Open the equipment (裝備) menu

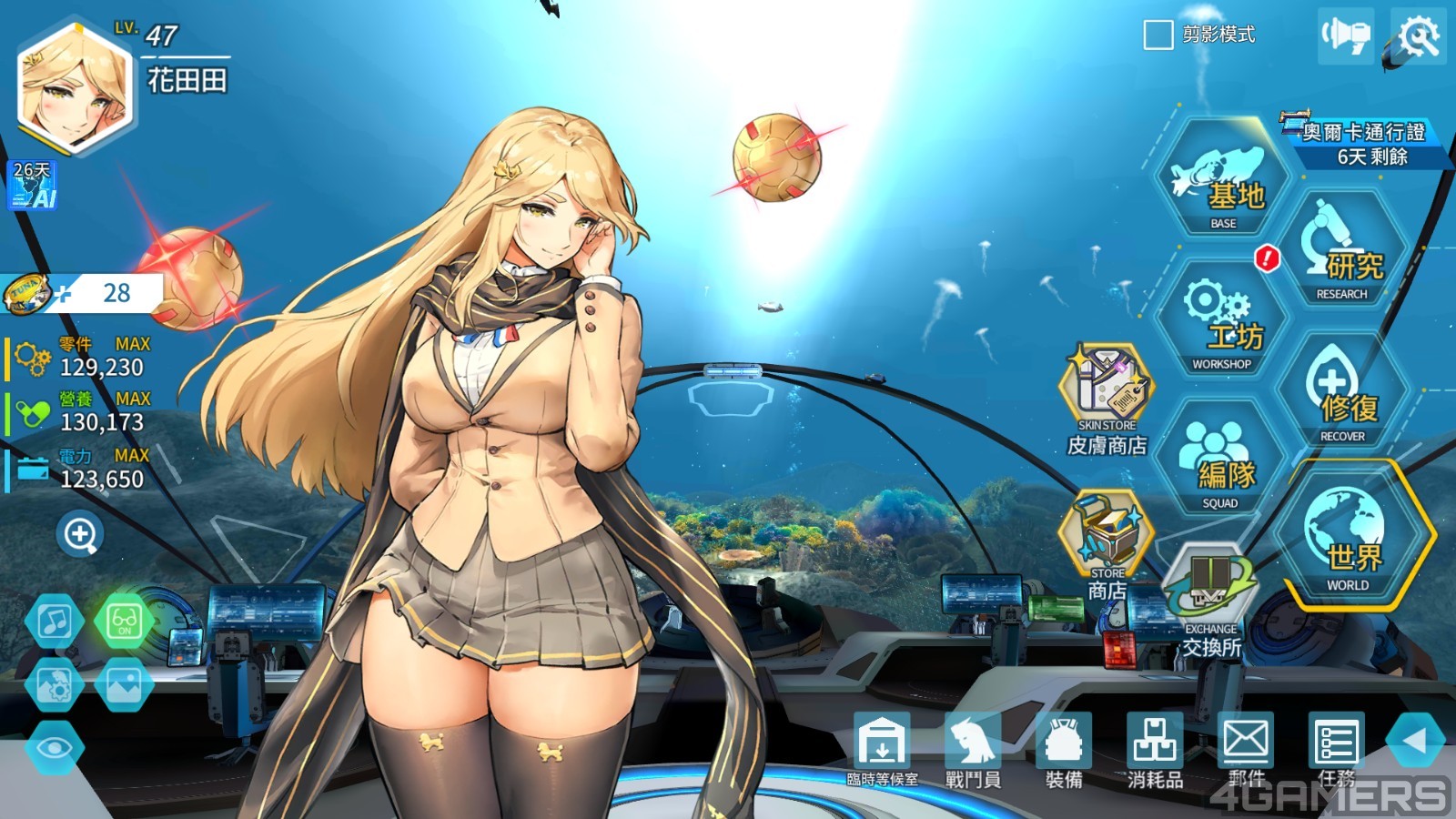pyautogui.click(x=1064, y=748)
